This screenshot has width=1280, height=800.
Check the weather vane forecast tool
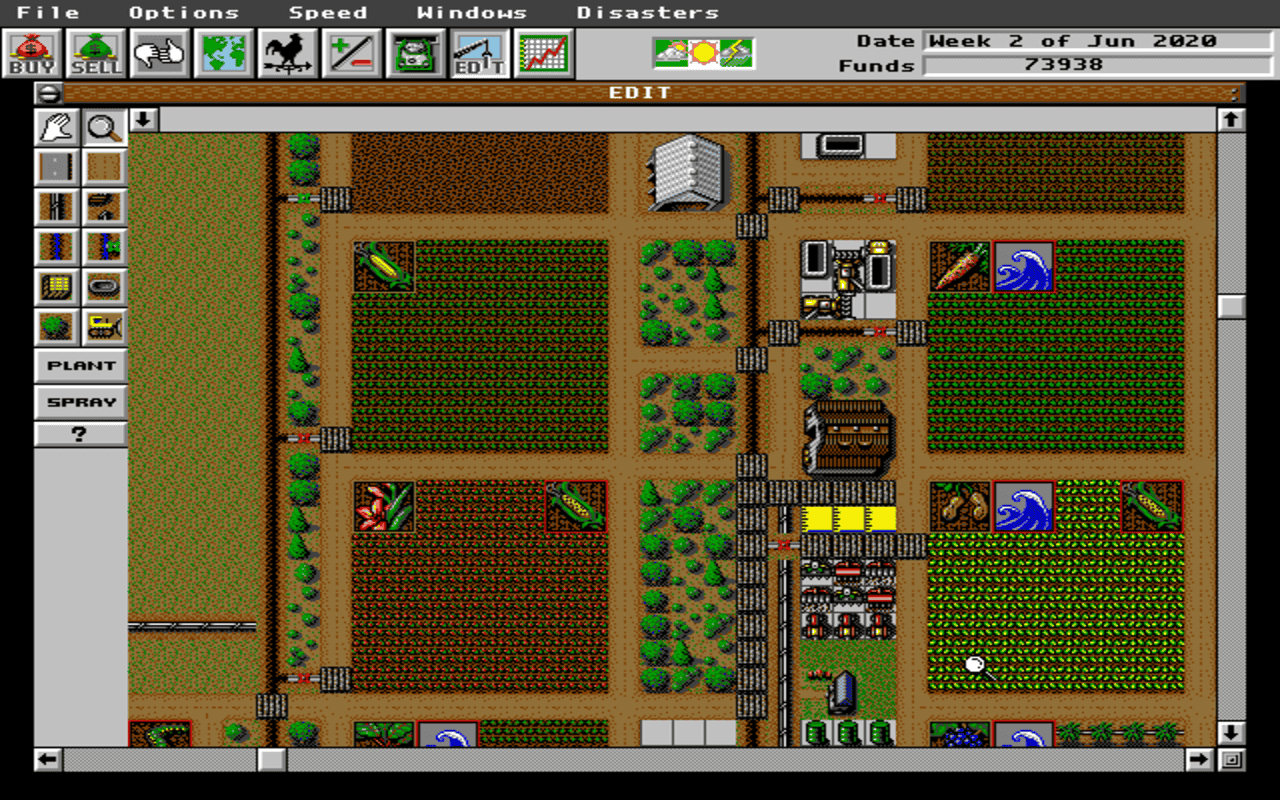[285, 52]
